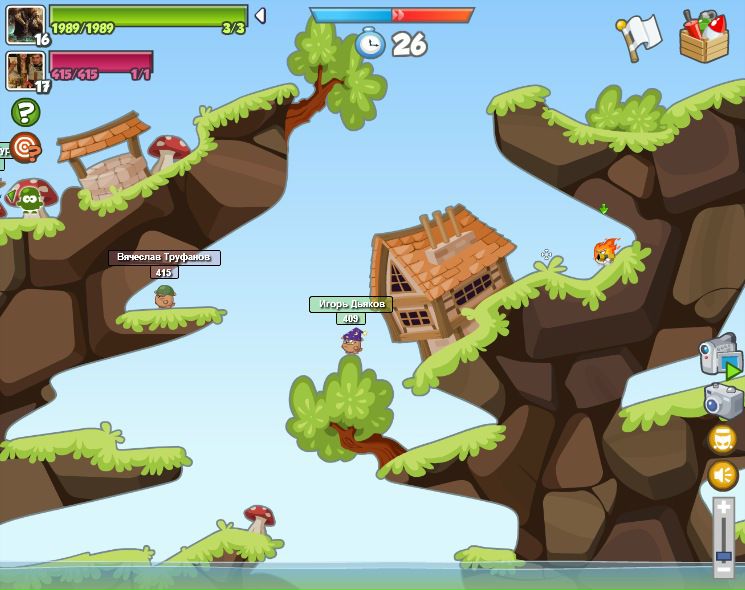This screenshot has height=590, width=745.
Task: Open the weapons crate inventory
Action: click(x=704, y=37)
